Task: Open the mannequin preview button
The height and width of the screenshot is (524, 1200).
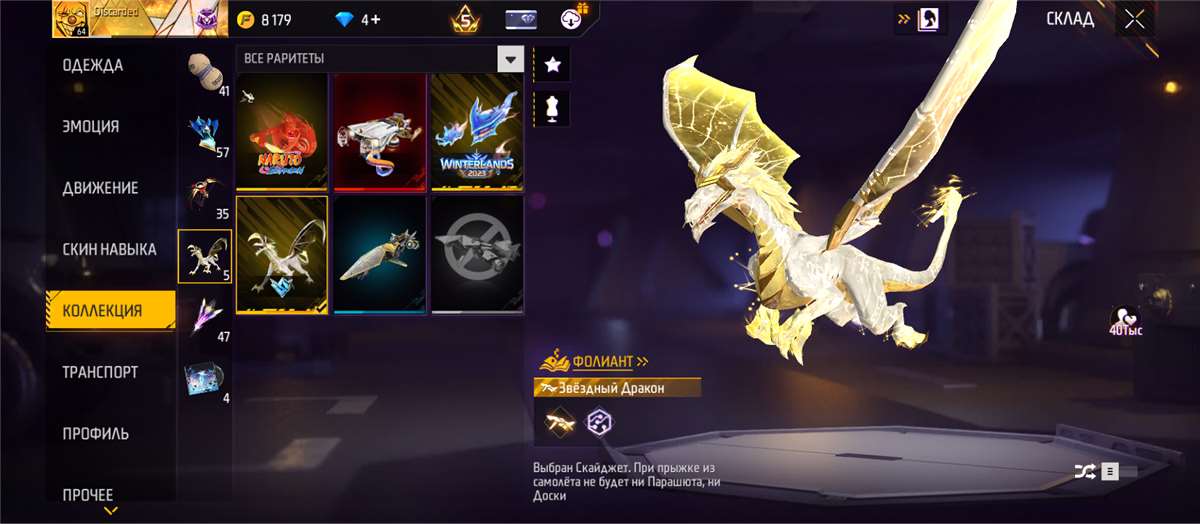Action: pyautogui.click(x=552, y=107)
